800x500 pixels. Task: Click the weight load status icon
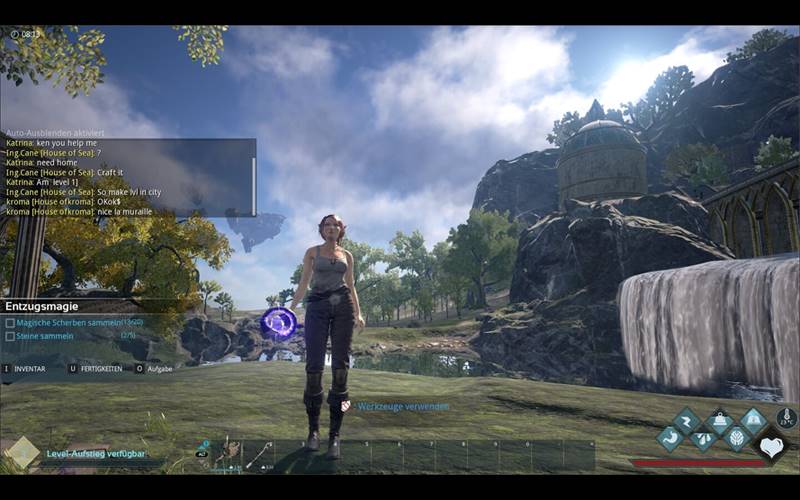pyautogui.click(x=719, y=420)
